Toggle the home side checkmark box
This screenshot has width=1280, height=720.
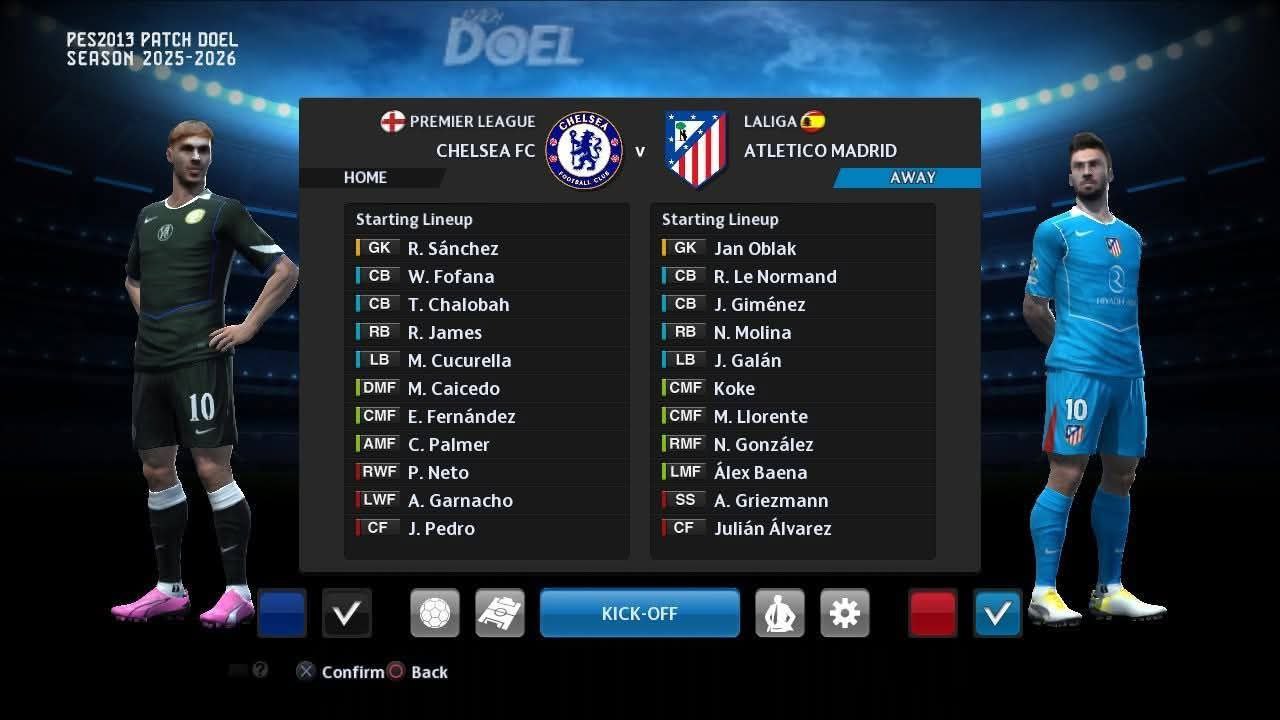(x=347, y=613)
